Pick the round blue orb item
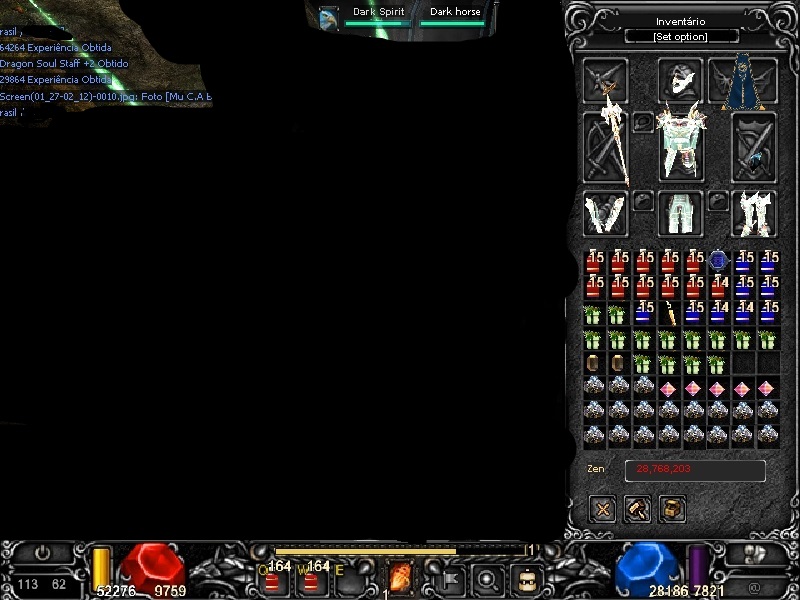Image resolution: width=800 pixels, height=600 pixels. pos(718,261)
